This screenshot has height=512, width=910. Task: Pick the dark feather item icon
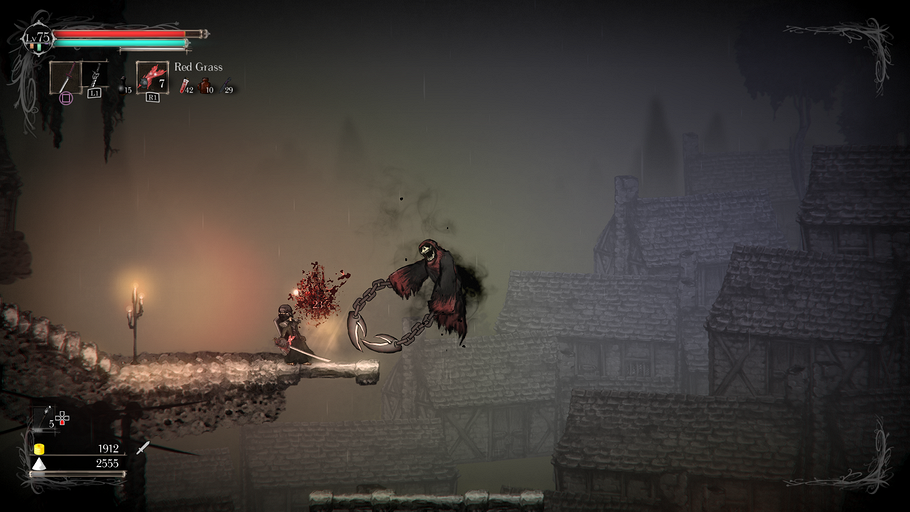coord(223,87)
